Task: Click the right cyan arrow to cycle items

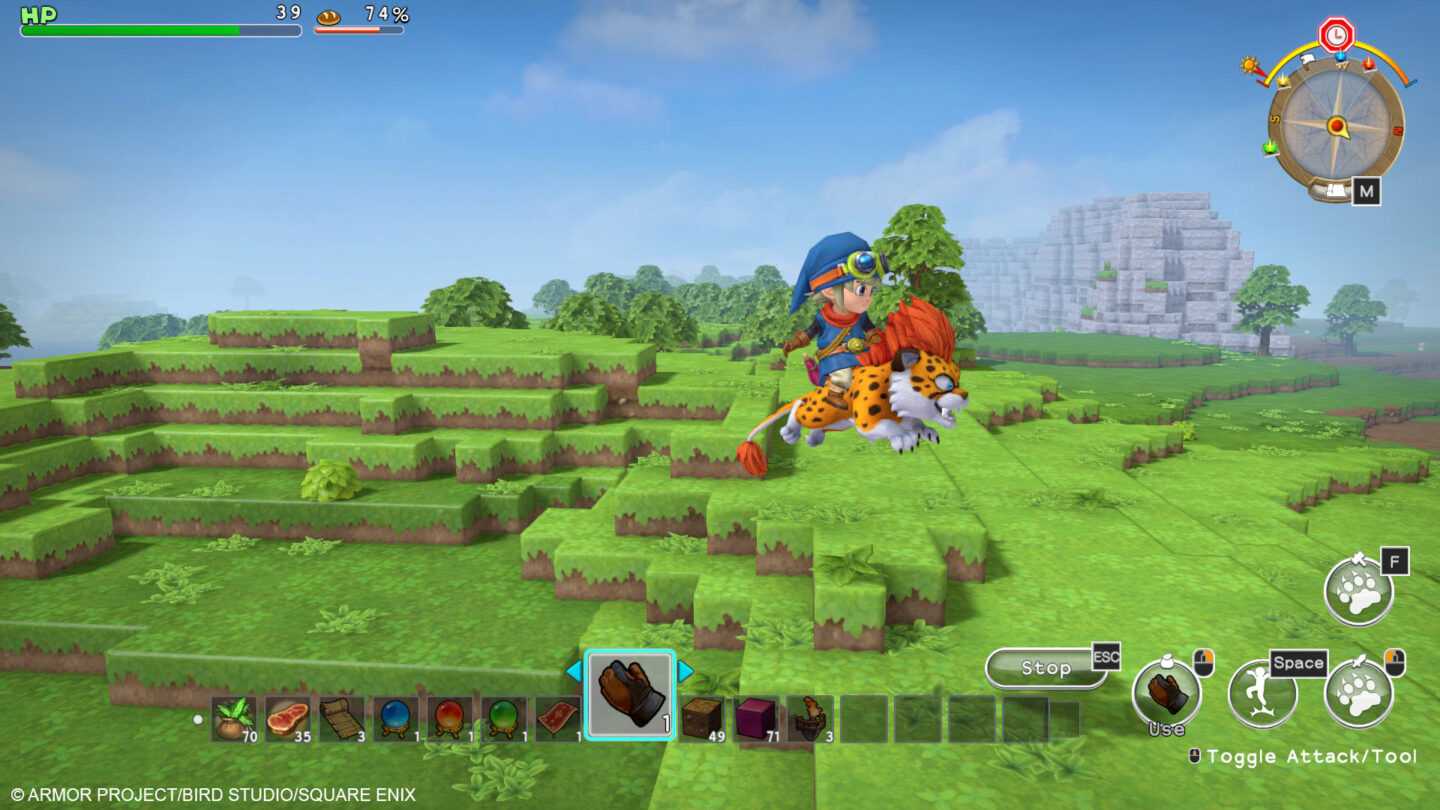Action: pos(687,673)
